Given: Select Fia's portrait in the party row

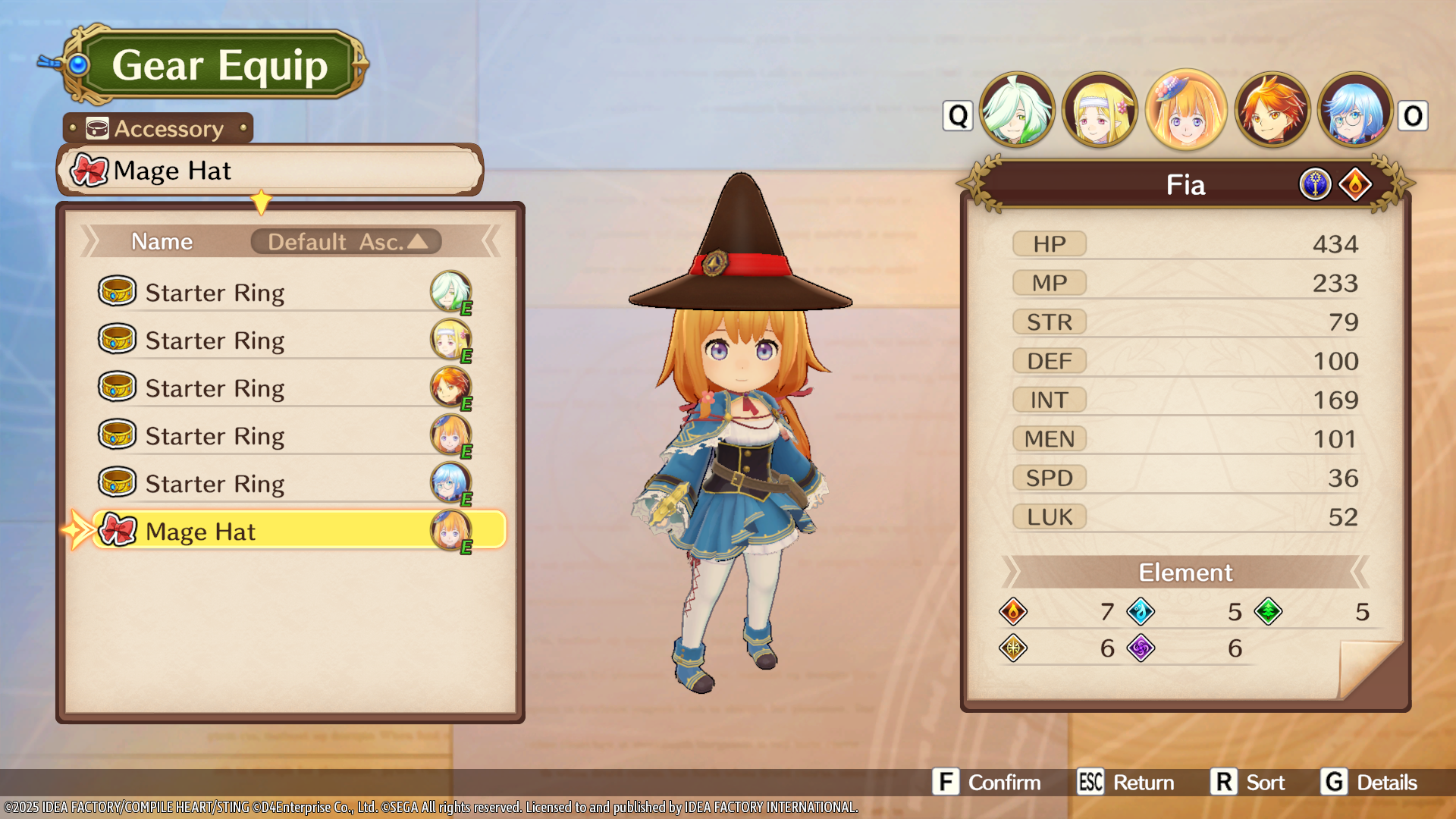Looking at the screenshot, I should pyautogui.click(x=1186, y=111).
